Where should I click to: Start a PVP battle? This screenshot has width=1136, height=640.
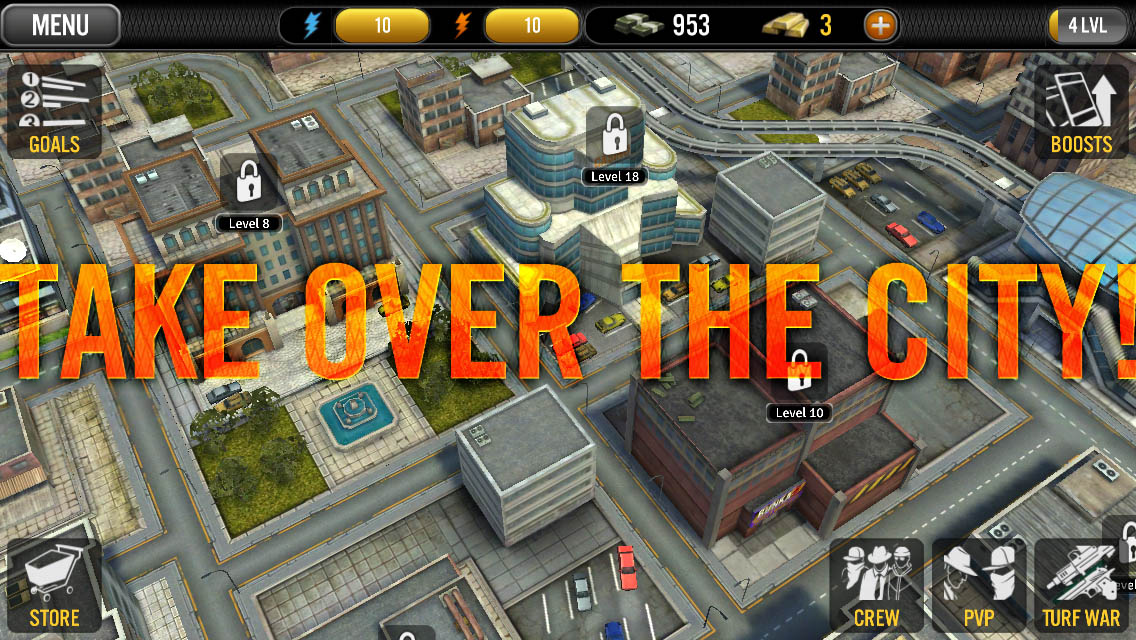click(x=979, y=586)
